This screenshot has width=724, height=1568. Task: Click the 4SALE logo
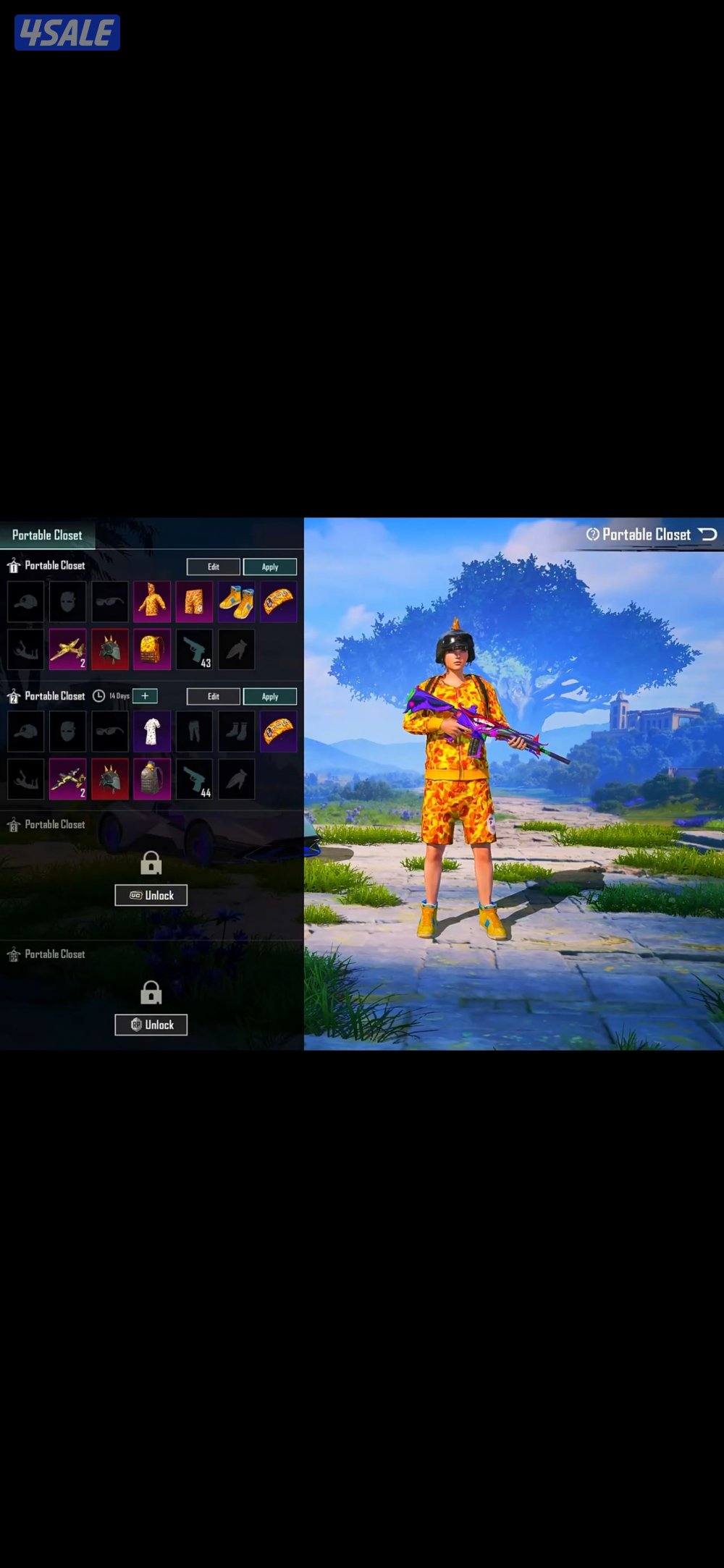click(x=67, y=33)
